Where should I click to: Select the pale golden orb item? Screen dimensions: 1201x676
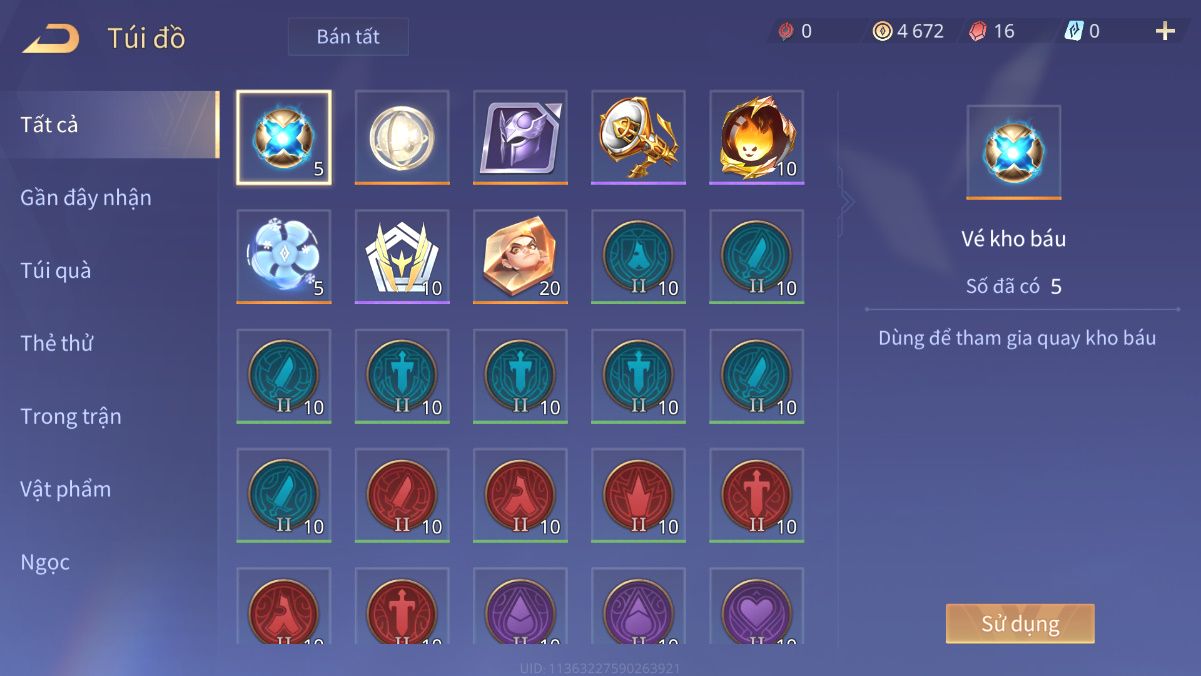click(402, 137)
